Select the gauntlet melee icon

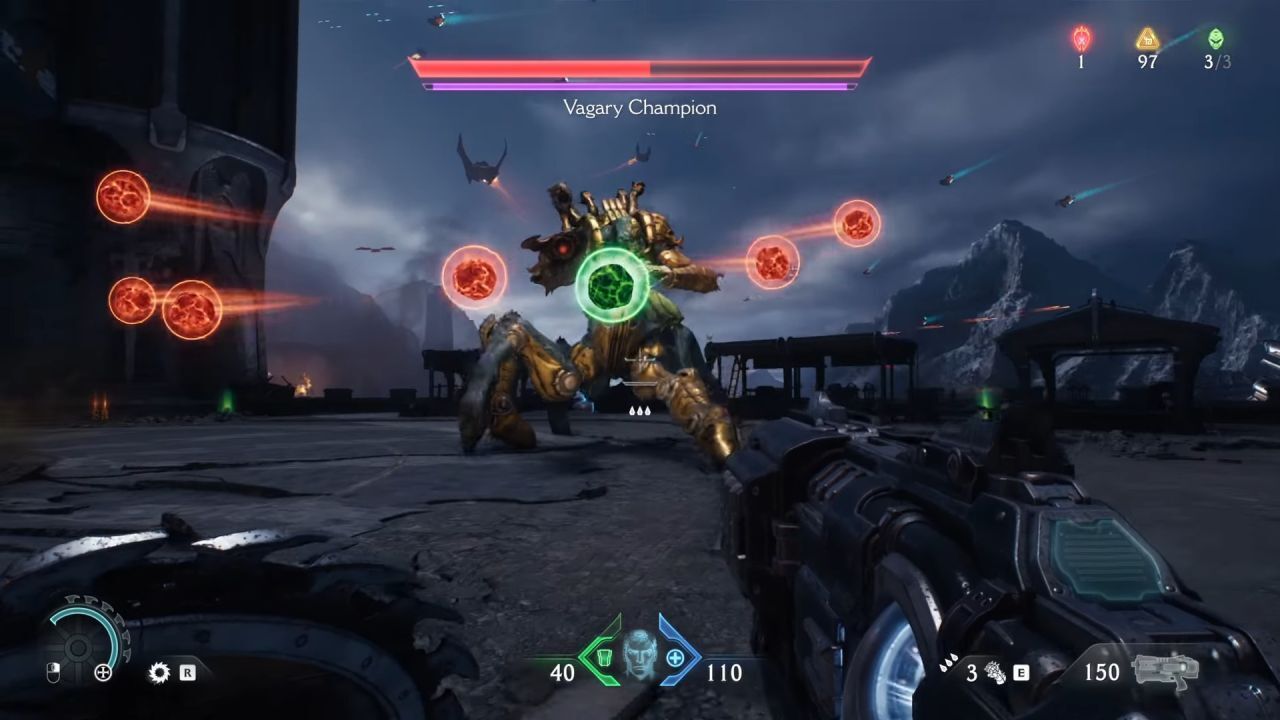996,672
